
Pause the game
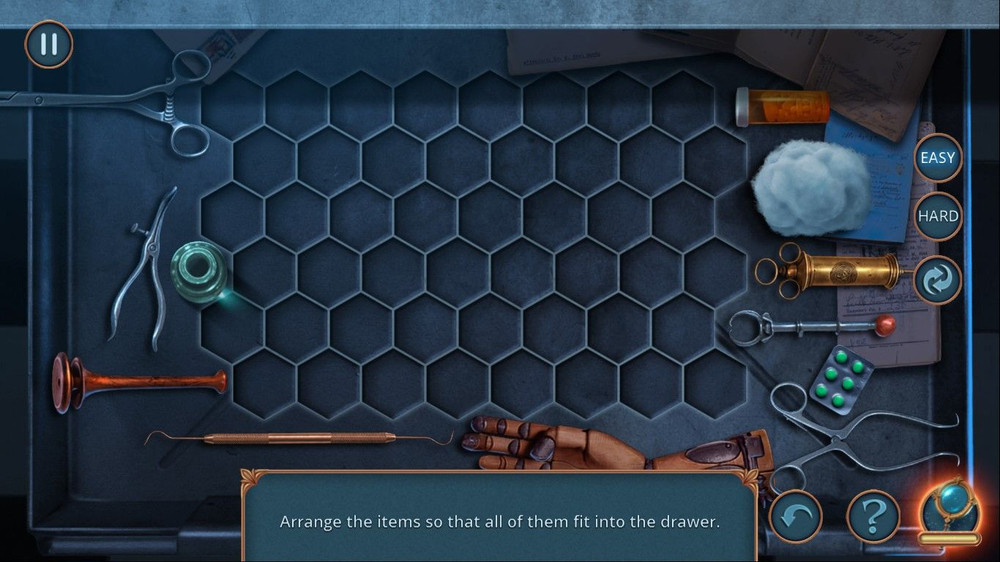pyautogui.click(x=48, y=45)
